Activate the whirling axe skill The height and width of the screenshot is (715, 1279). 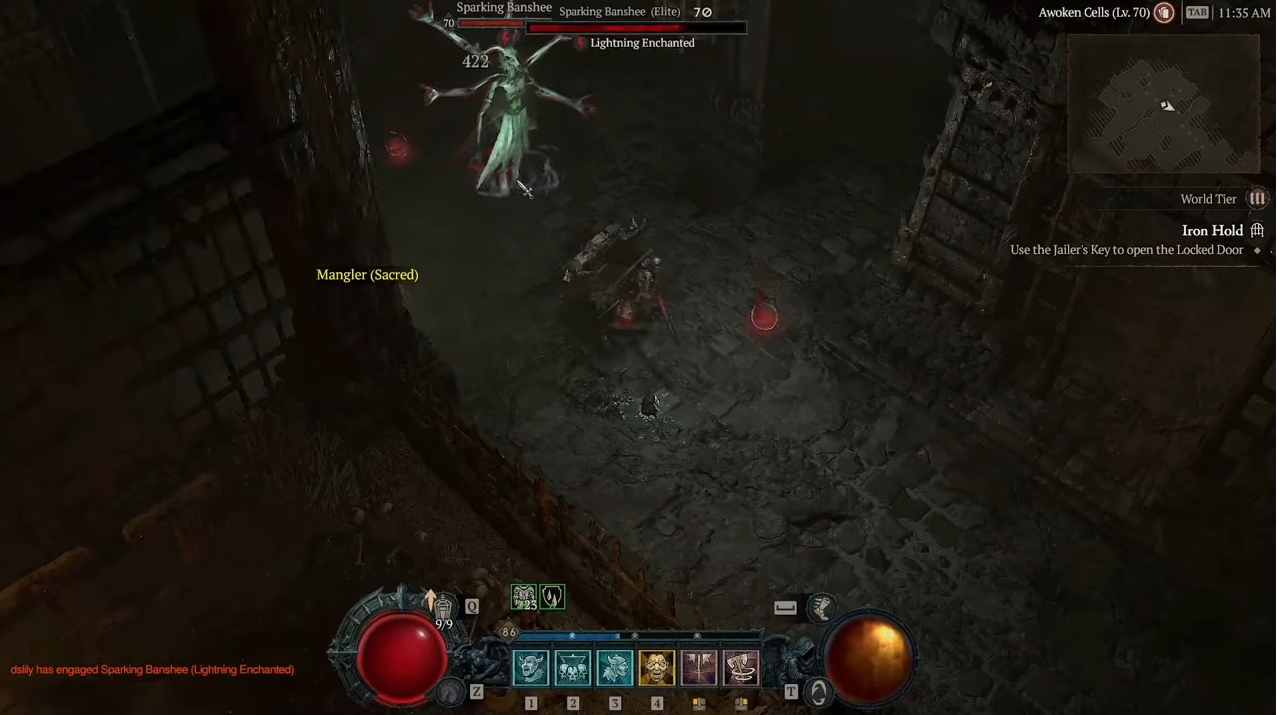[741, 668]
